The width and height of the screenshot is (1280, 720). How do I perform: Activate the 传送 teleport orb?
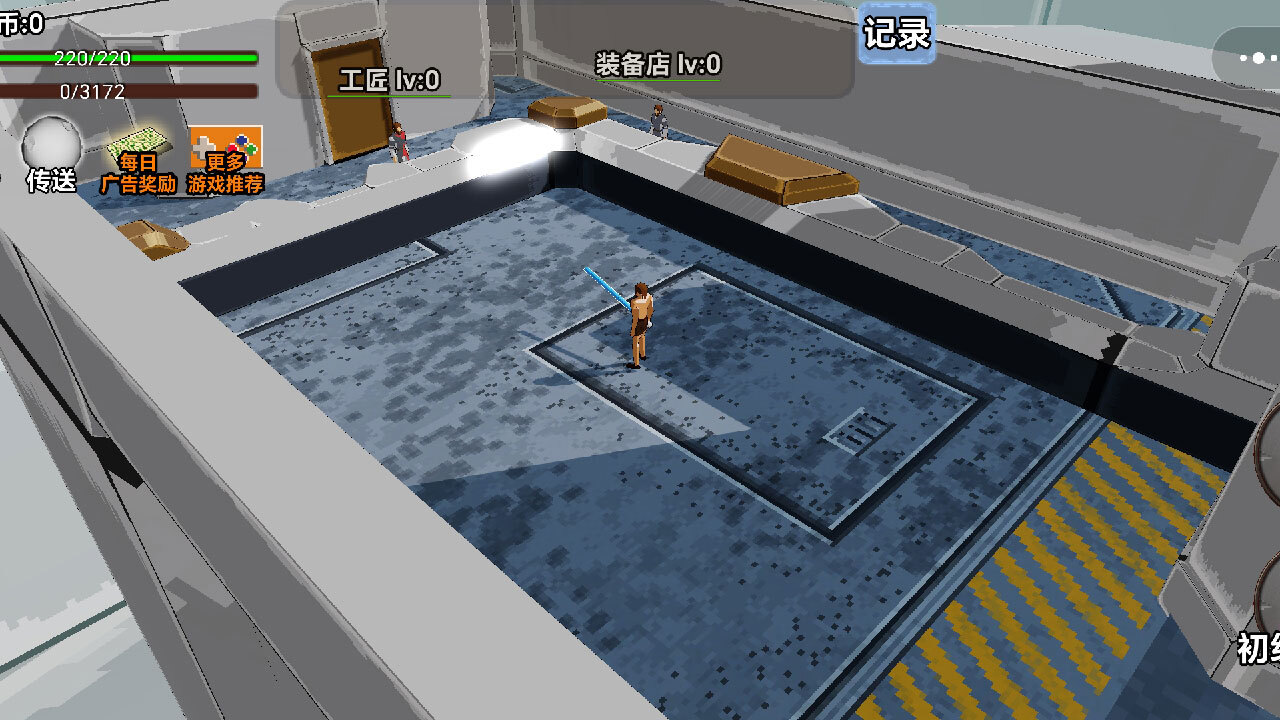51,147
